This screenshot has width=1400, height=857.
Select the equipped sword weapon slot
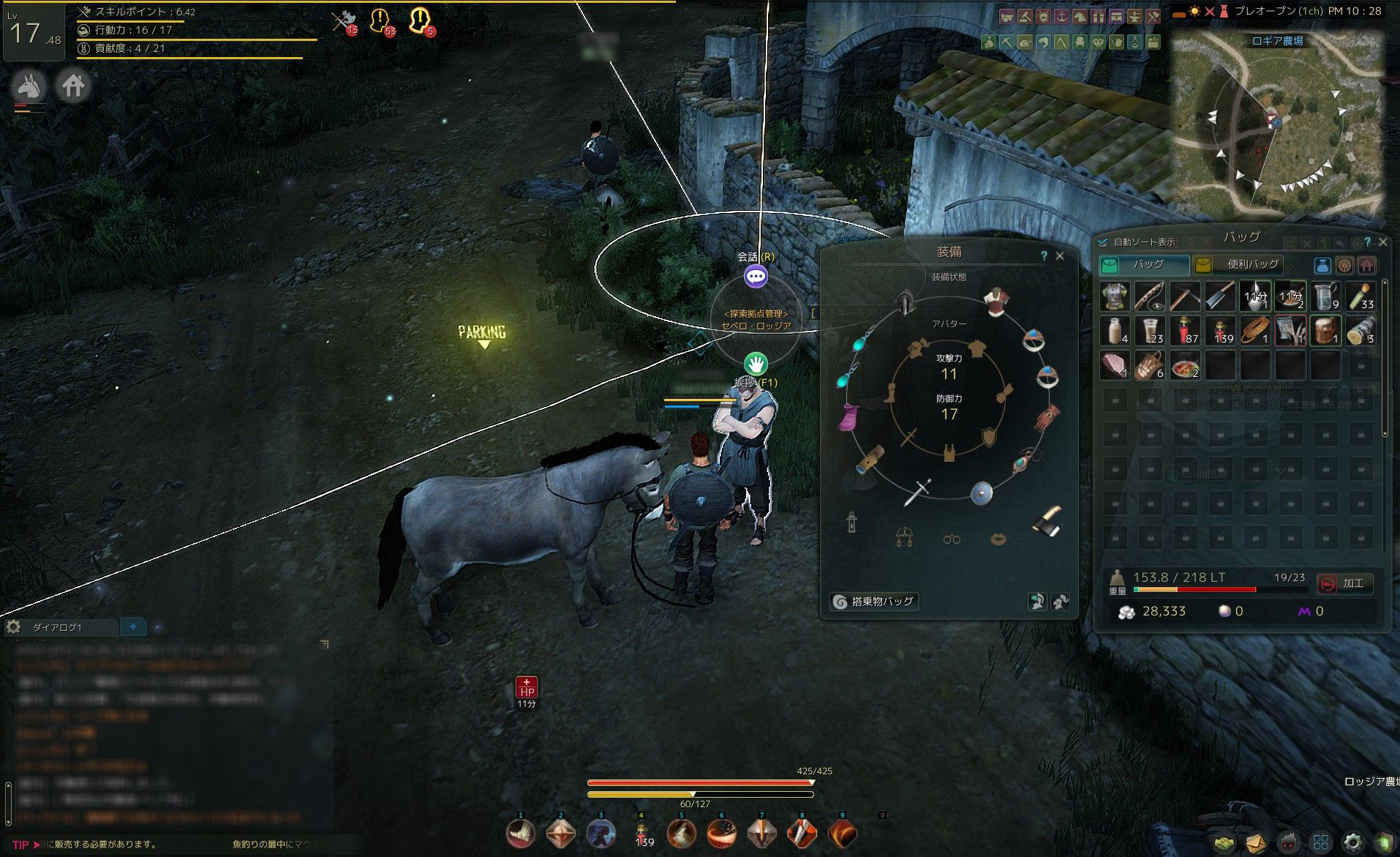tap(917, 492)
